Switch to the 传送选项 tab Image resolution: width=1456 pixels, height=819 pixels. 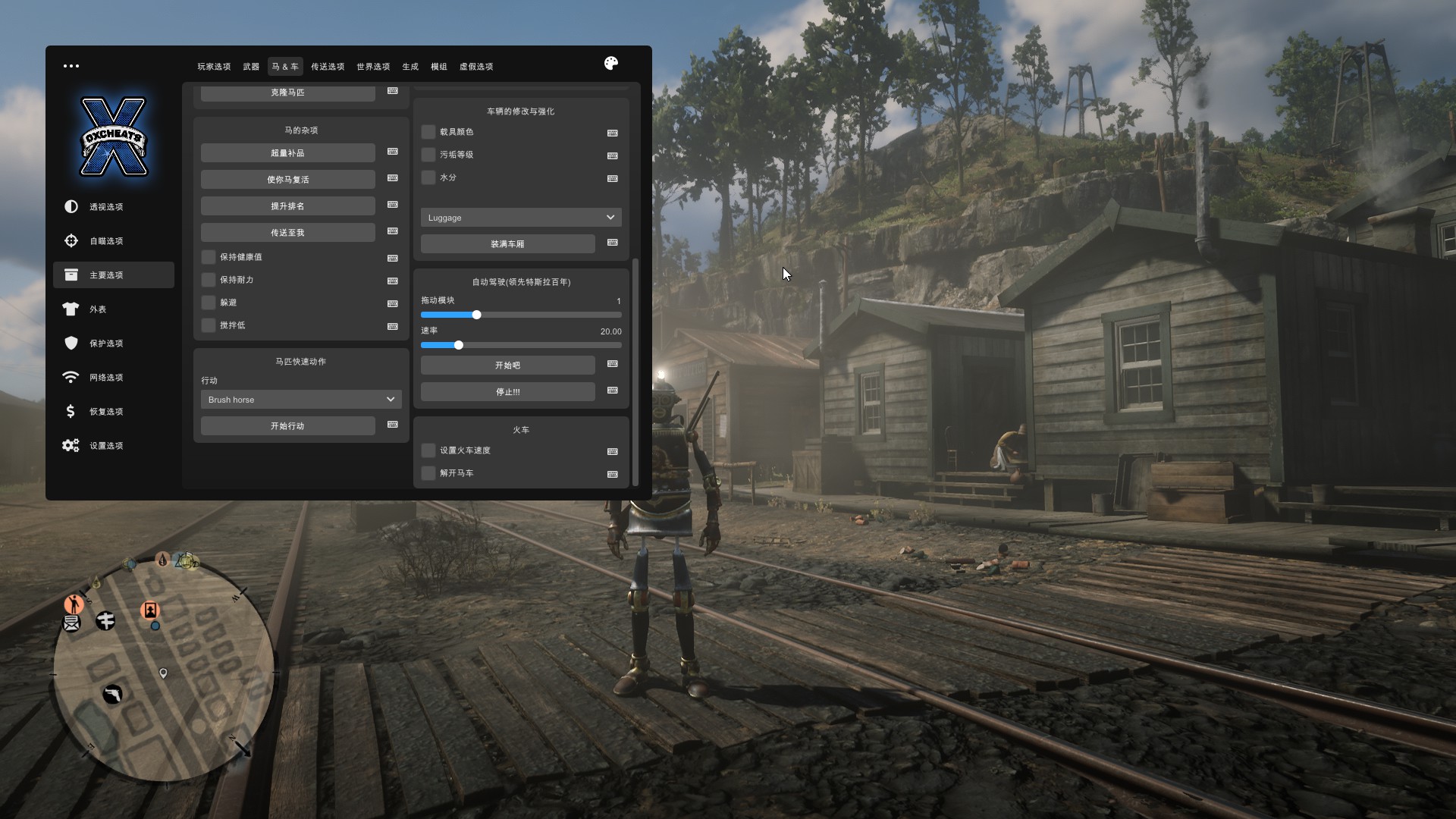328,67
